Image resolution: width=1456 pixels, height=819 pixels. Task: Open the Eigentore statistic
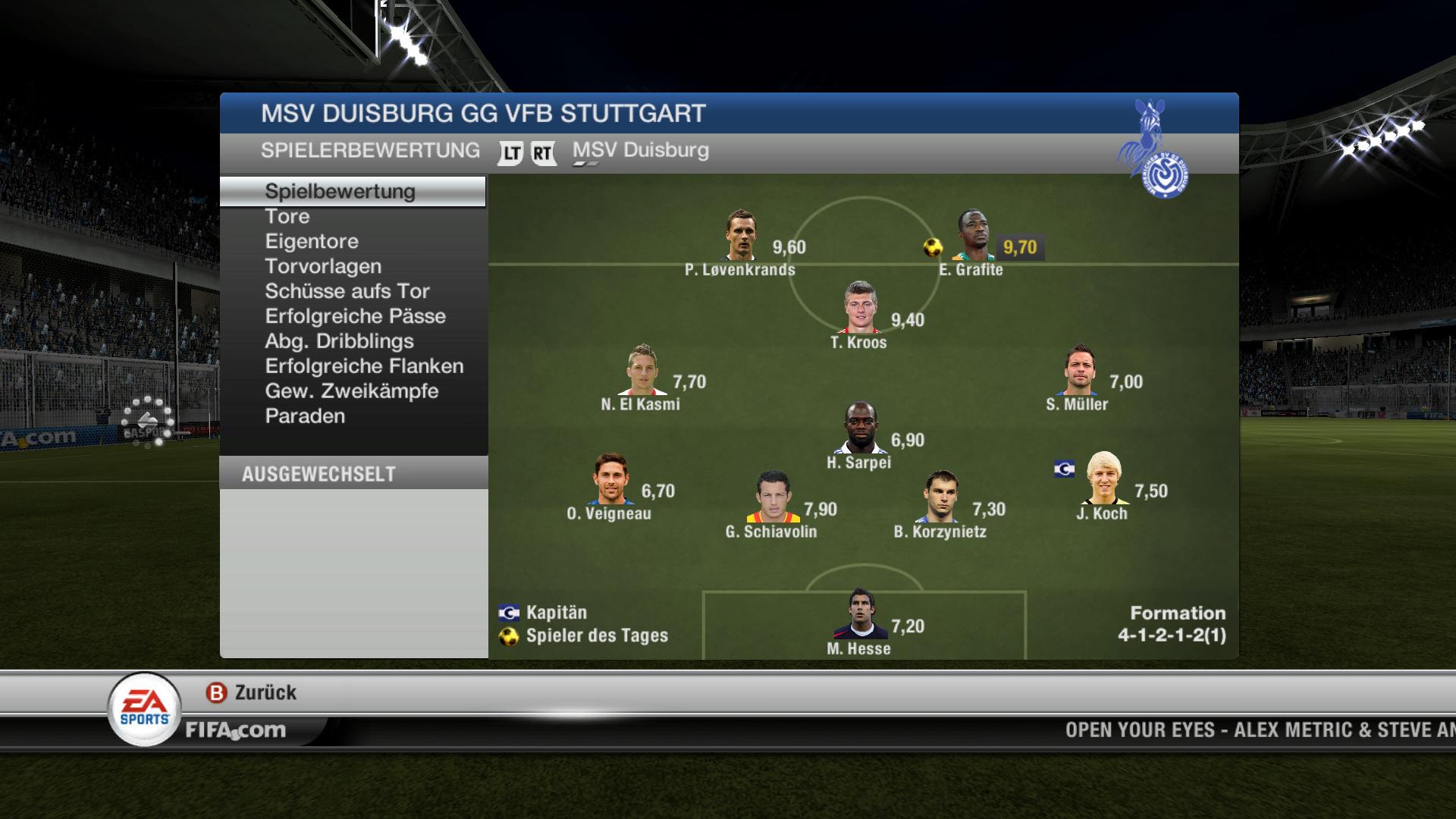[x=312, y=242]
